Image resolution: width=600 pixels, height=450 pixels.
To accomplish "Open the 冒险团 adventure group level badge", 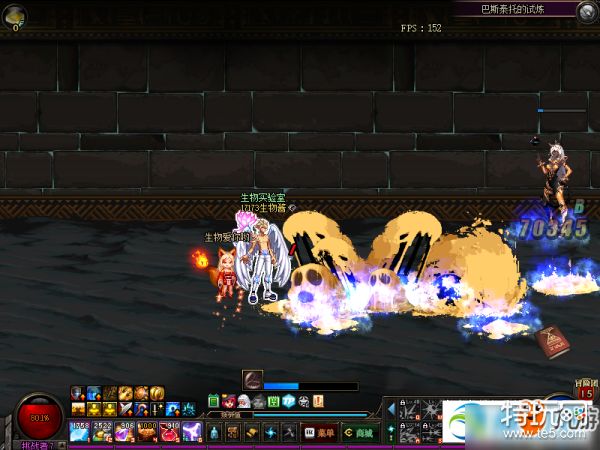I will [584, 390].
